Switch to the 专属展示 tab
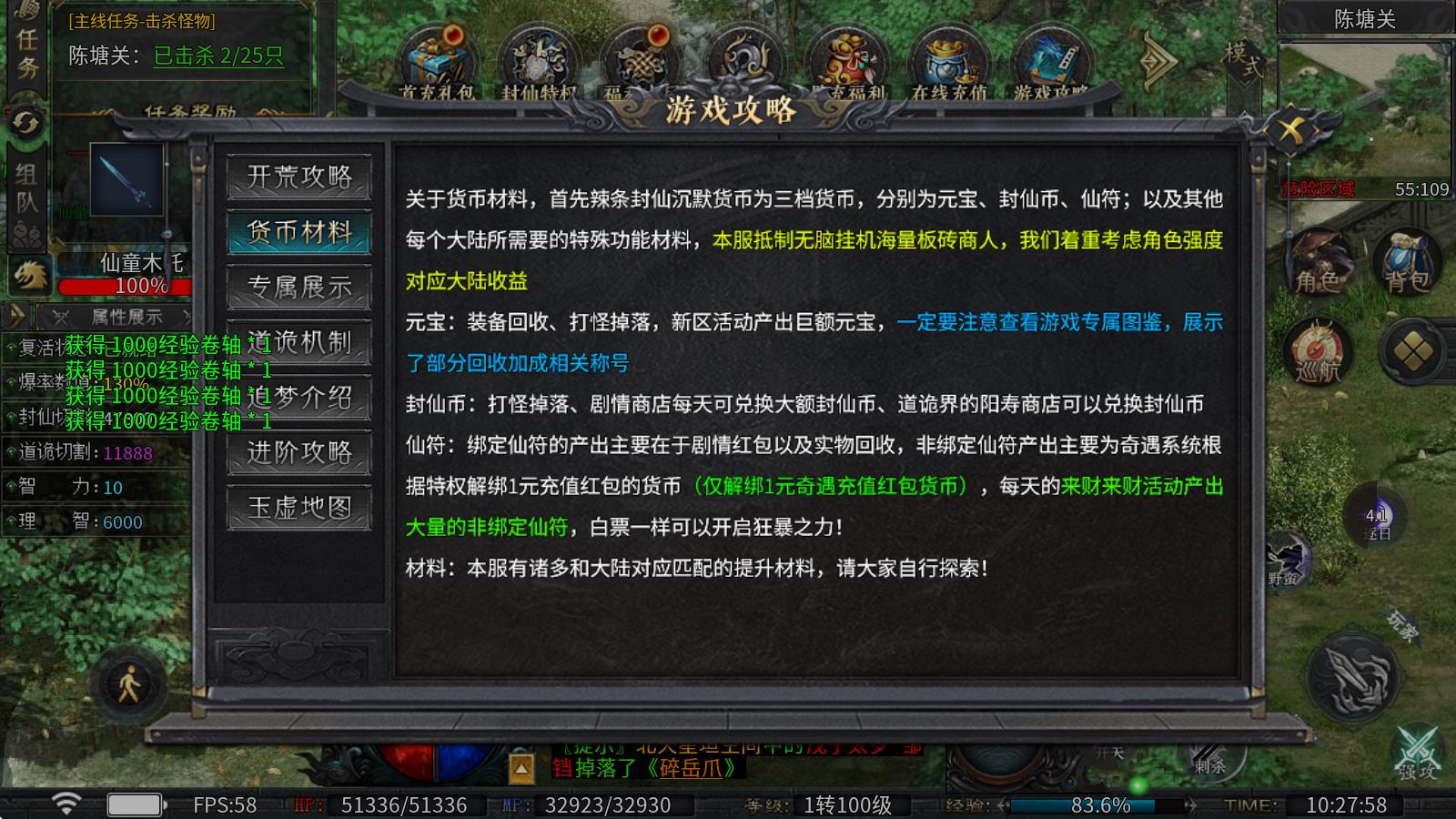This screenshot has height=819, width=1456. [x=299, y=288]
